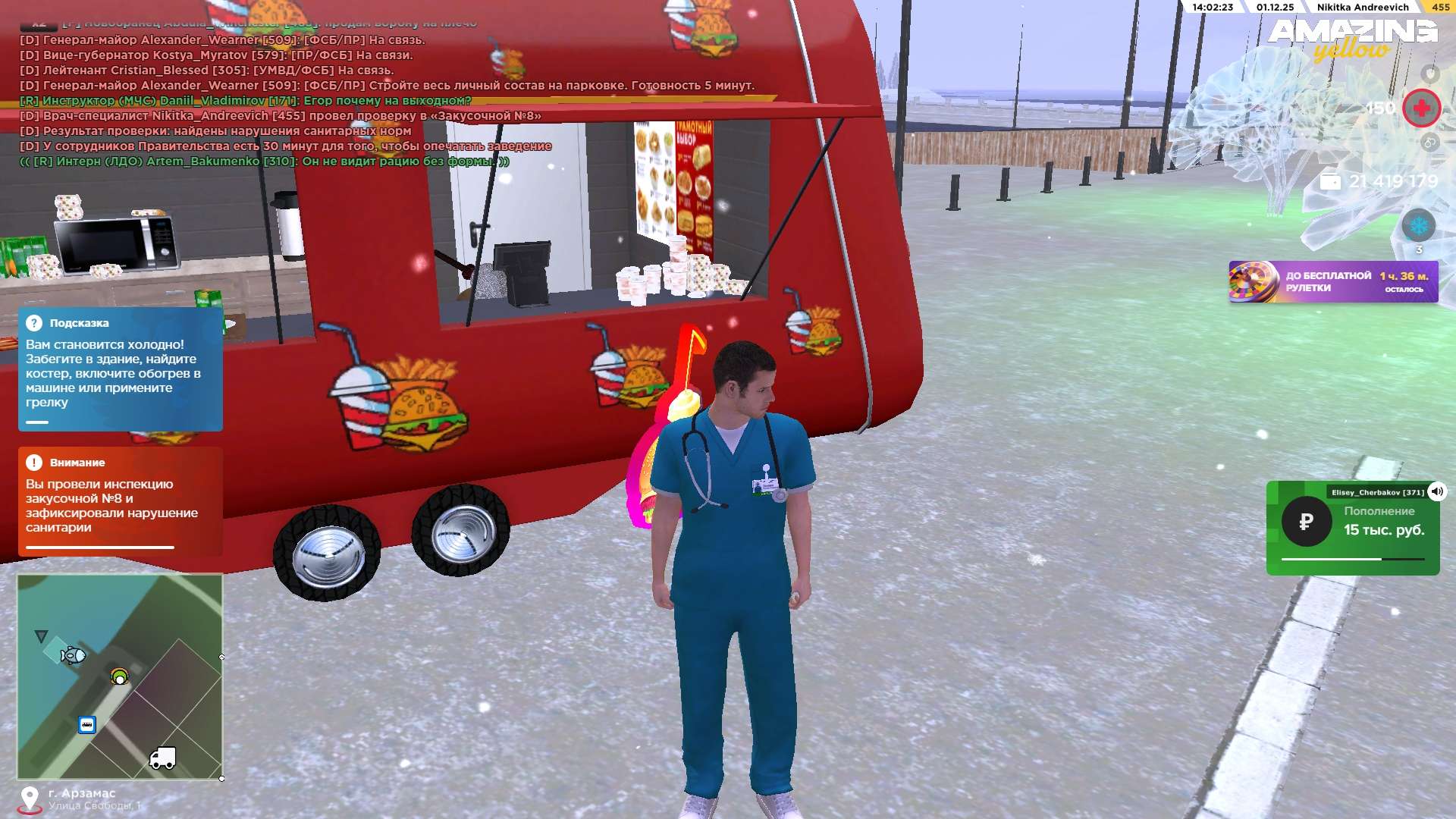Click the chat line about Закусочной №8 inspection

(281, 116)
